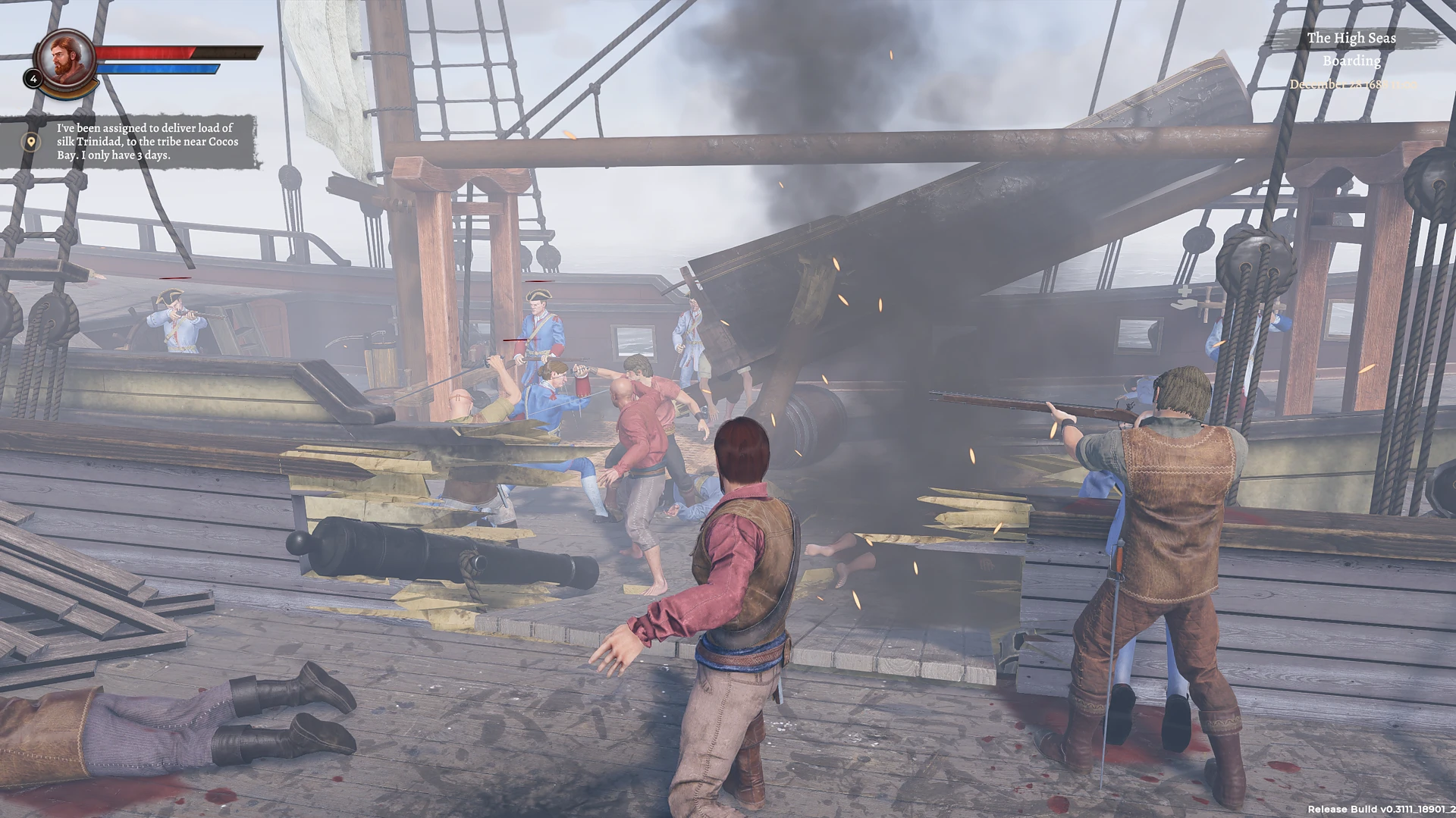The image size is (1456, 818).
Task: Select 'The High Seas' location title
Action: pos(1353,37)
